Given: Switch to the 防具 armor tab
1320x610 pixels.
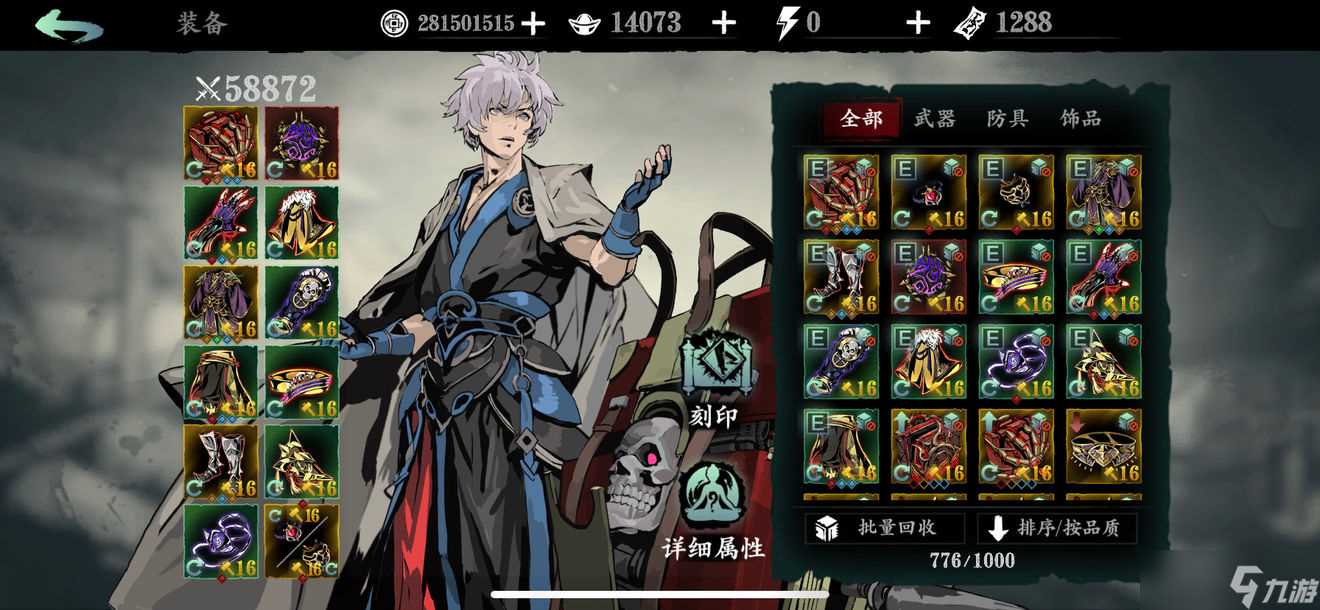Looking at the screenshot, I should tap(1007, 119).
